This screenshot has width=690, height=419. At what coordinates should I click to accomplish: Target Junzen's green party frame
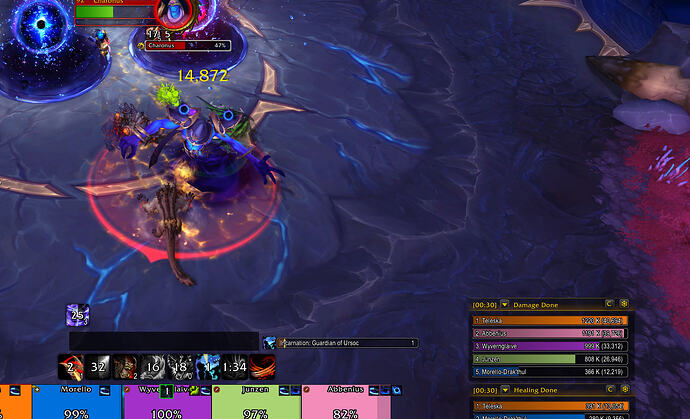256,402
